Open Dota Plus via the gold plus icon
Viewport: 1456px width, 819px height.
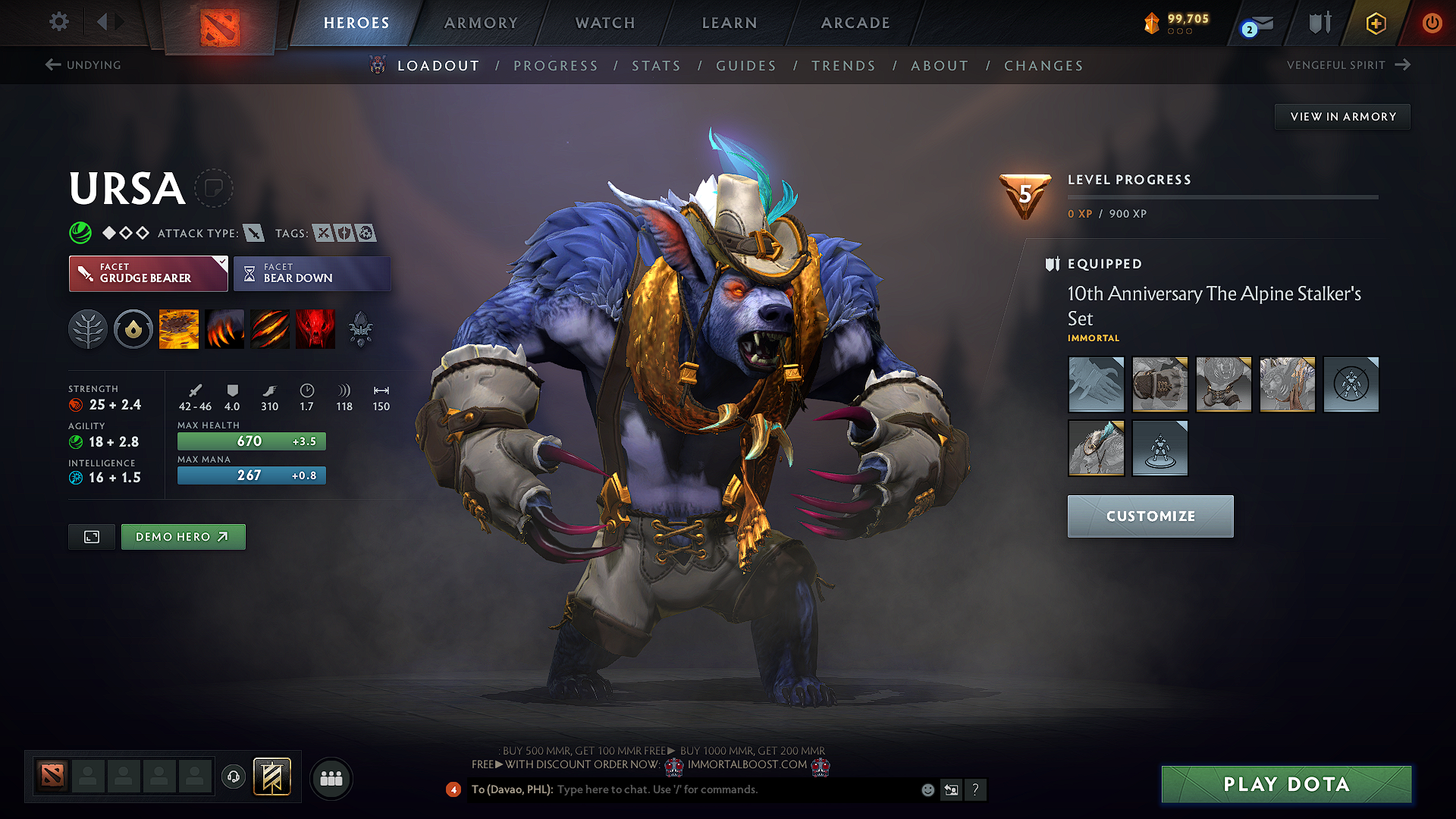tap(1375, 24)
